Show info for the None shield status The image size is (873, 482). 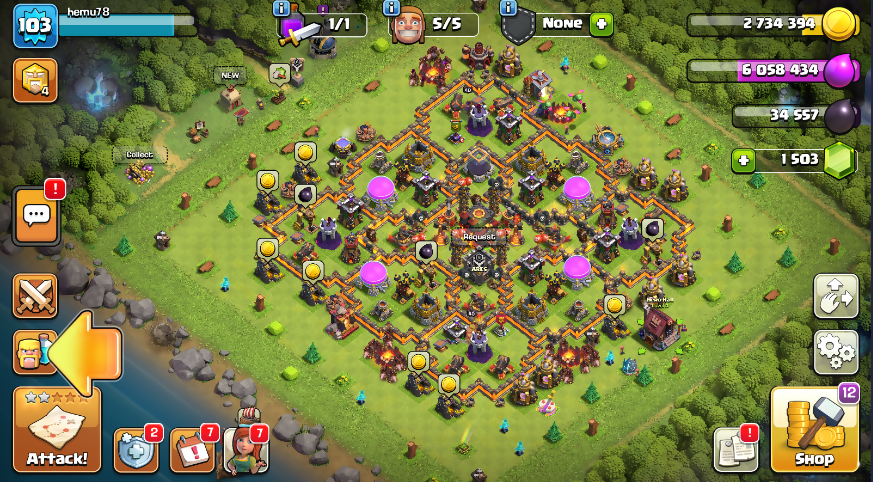tap(509, 8)
